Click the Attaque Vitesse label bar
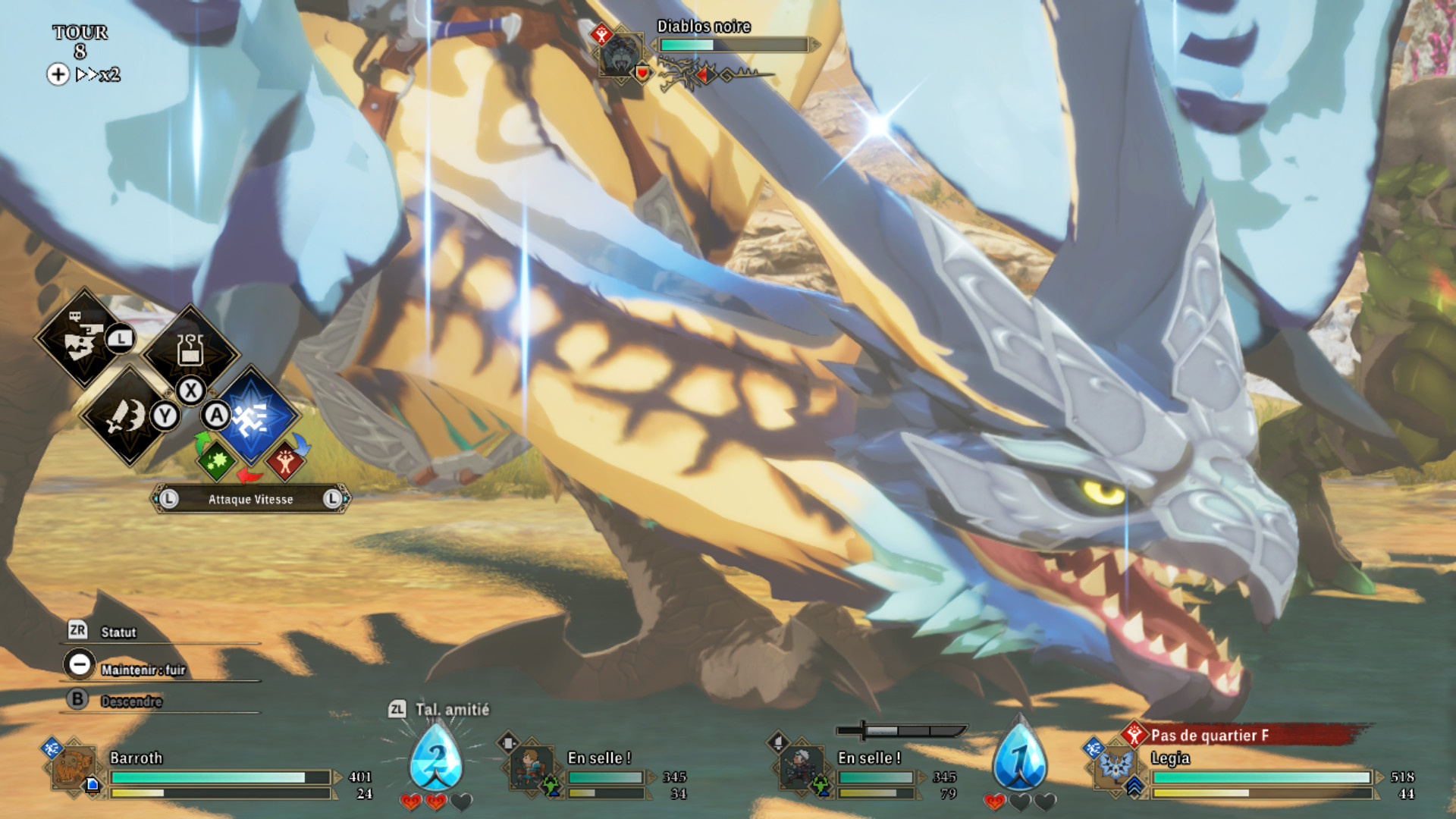Image resolution: width=1456 pixels, height=819 pixels. click(250, 499)
